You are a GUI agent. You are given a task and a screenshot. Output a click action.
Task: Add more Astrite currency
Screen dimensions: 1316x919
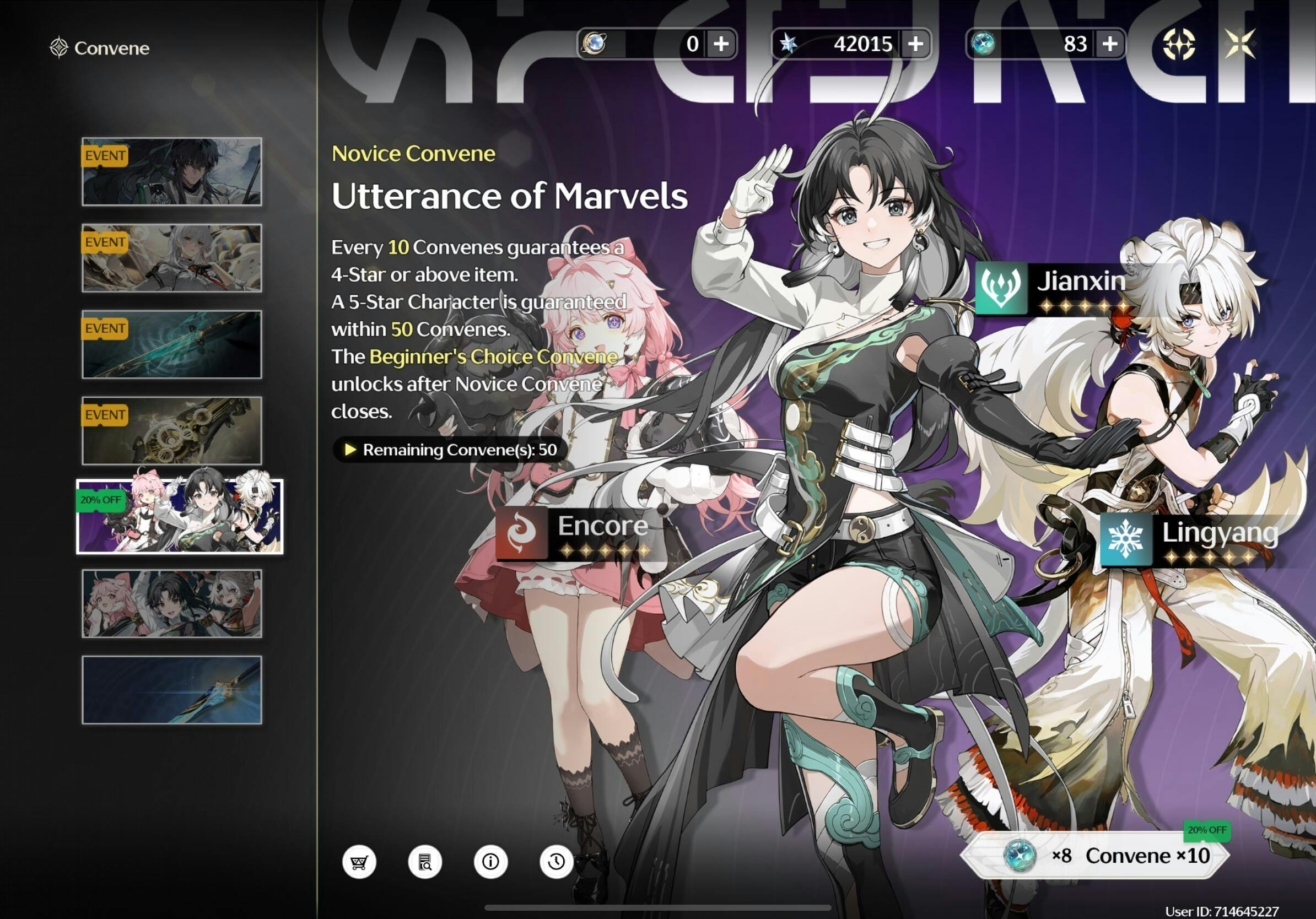pyautogui.click(x=915, y=44)
